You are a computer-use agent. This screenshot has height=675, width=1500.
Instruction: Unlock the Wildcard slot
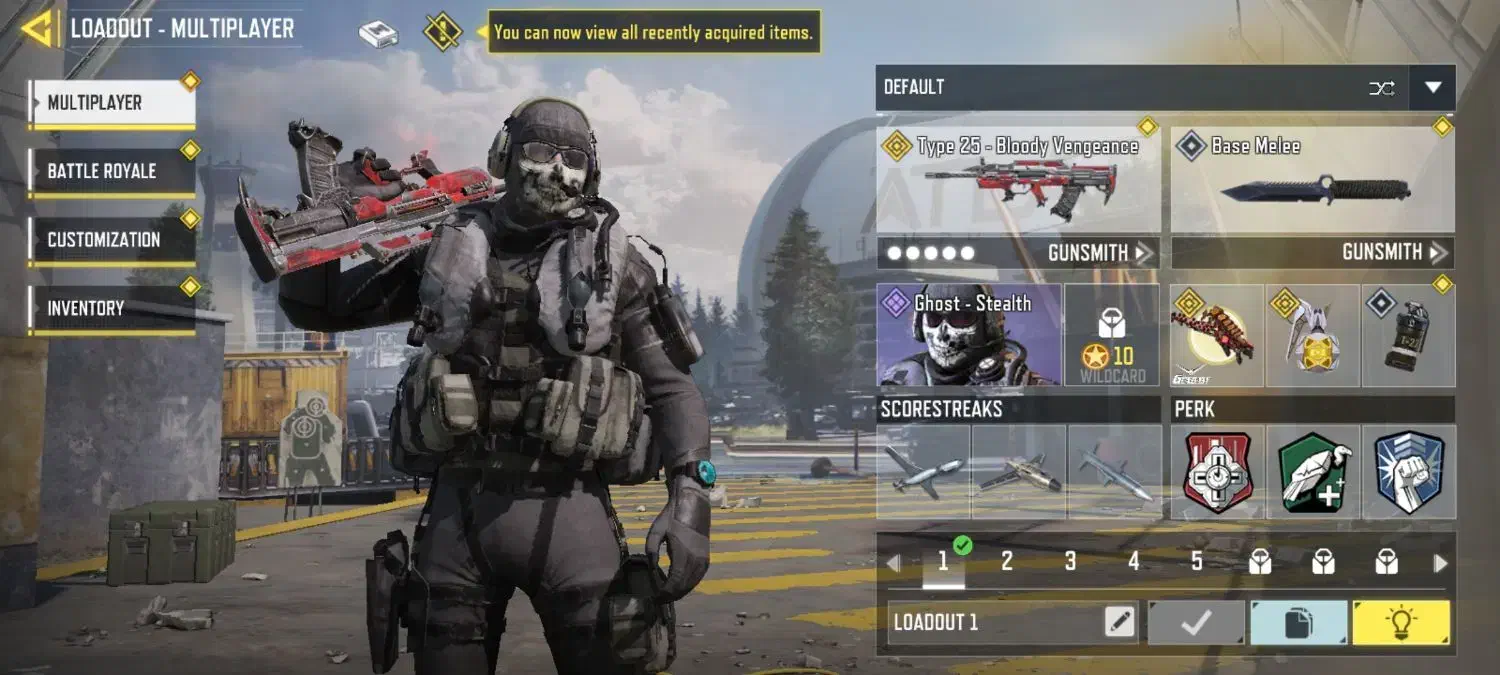1112,336
